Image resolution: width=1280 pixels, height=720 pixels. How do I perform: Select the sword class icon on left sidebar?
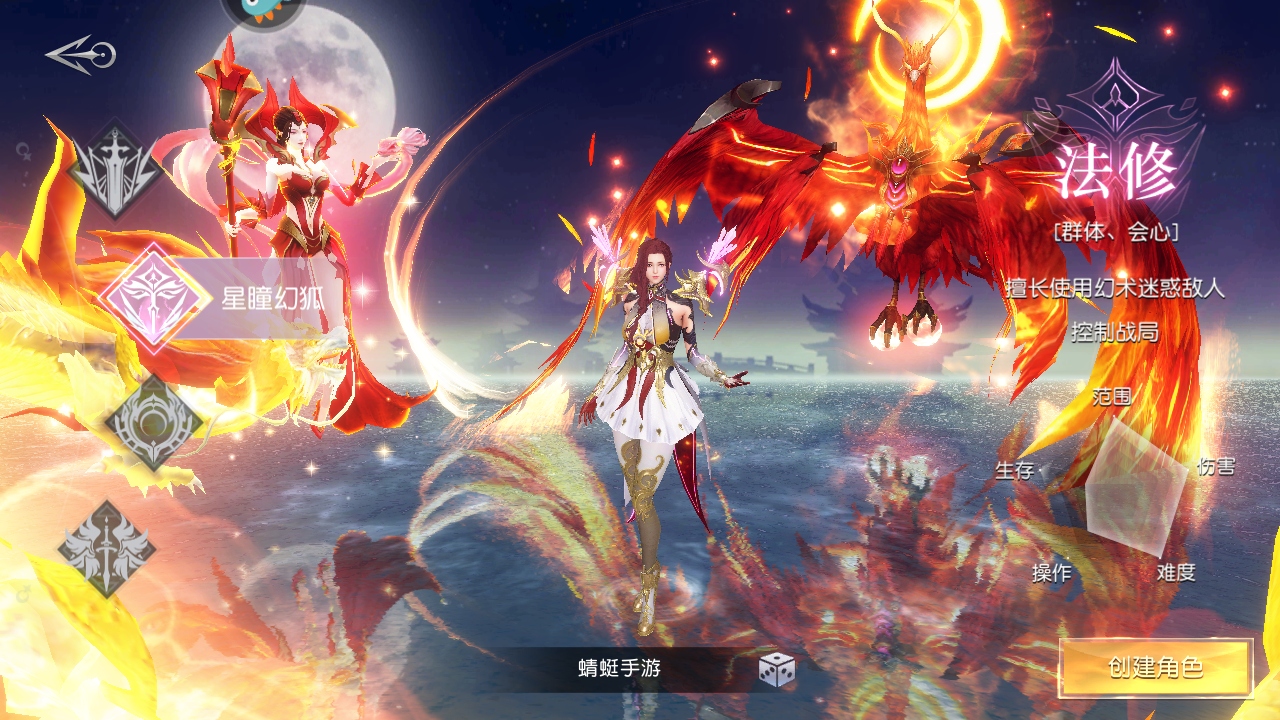tap(117, 172)
